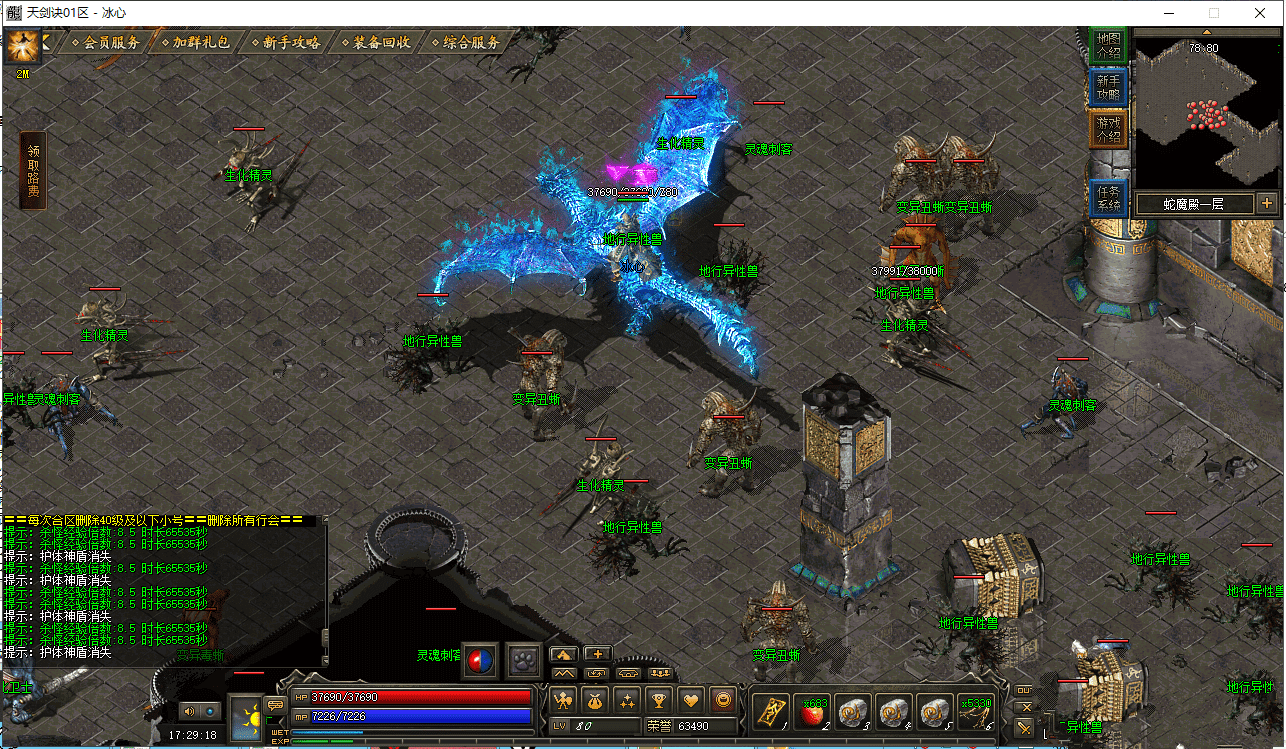Show the orange 游戏介绍 panel
This screenshot has height=749, width=1286.
(1108, 128)
